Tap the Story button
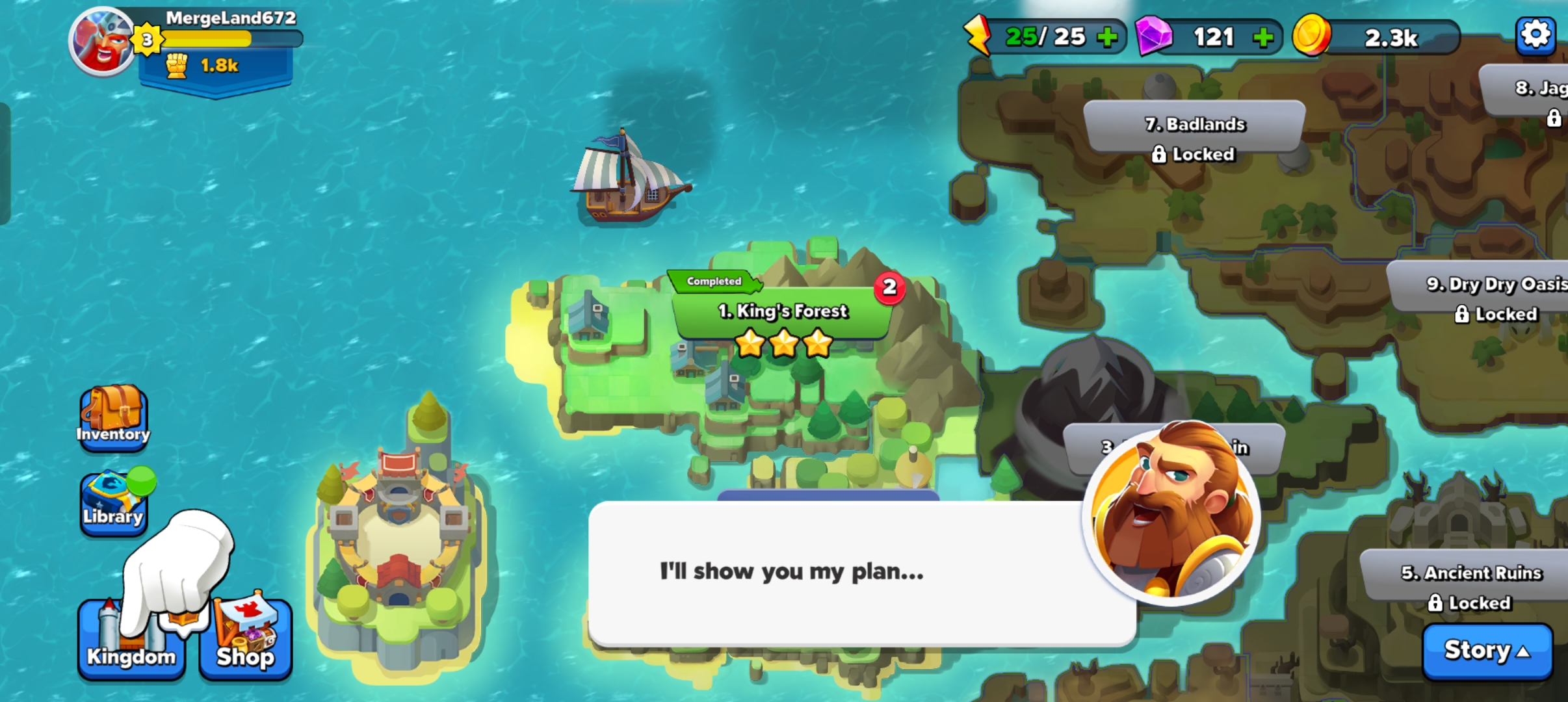 [x=1487, y=651]
